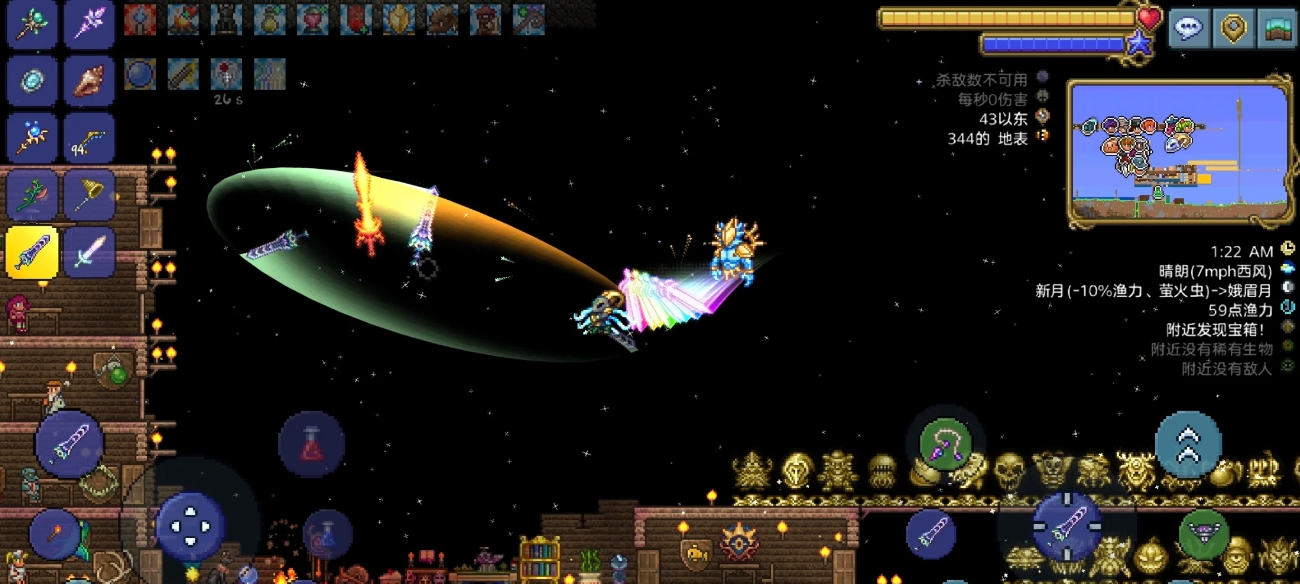Open the chat speech bubble button
Image resolution: width=1300 pixels, height=584 pixels.
click(1189, 28)
